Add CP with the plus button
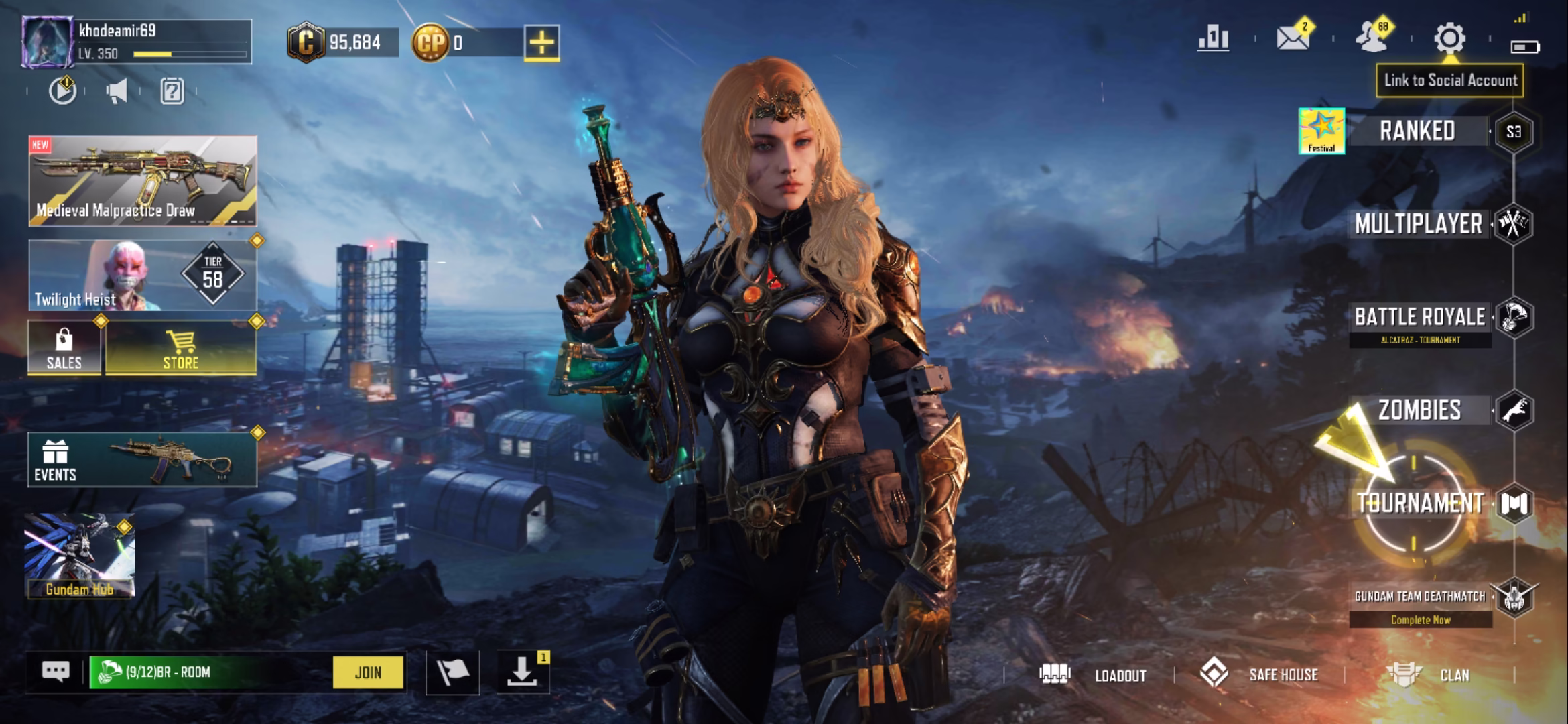Image resolution: width=1568 pixels, height=724 pixels. tap(541, 44)
